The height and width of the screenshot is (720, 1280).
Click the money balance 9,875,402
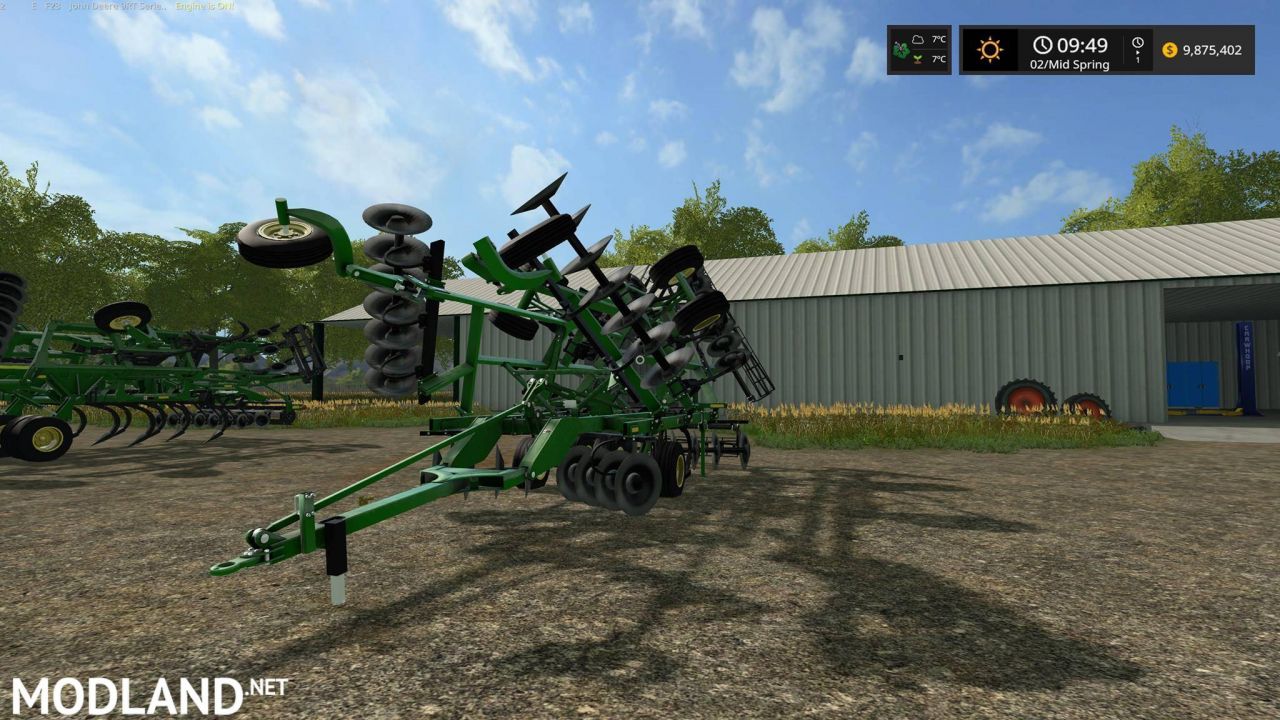tap(1212, 50)
